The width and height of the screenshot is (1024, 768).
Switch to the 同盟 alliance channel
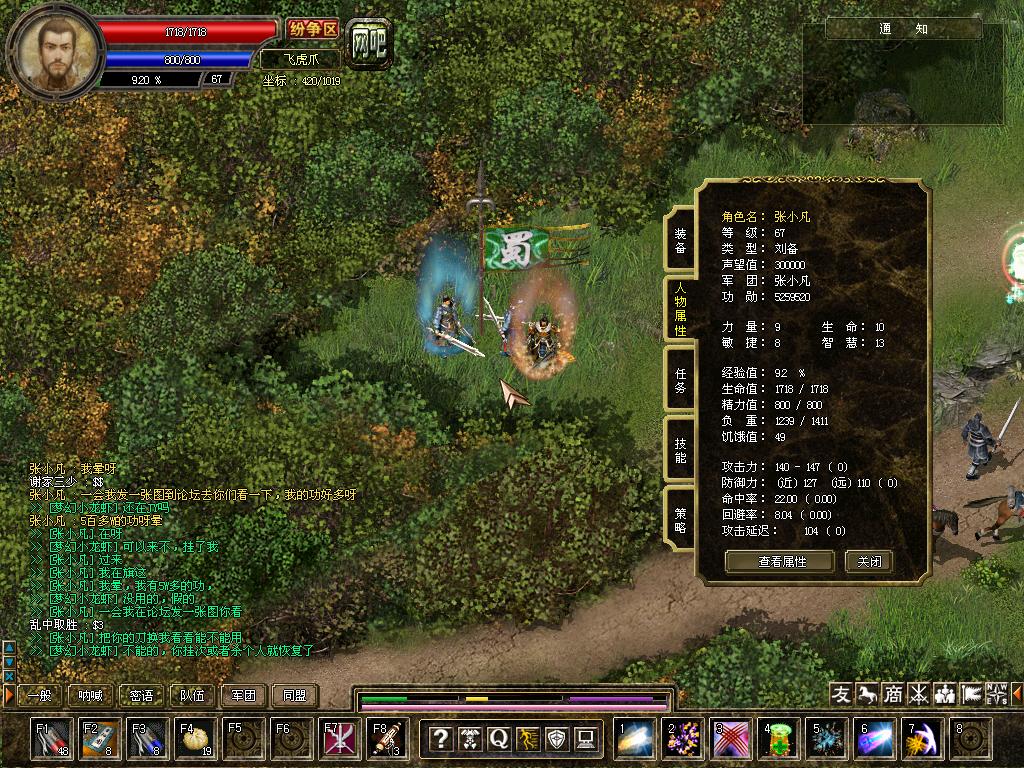click(x=295, y=696)
